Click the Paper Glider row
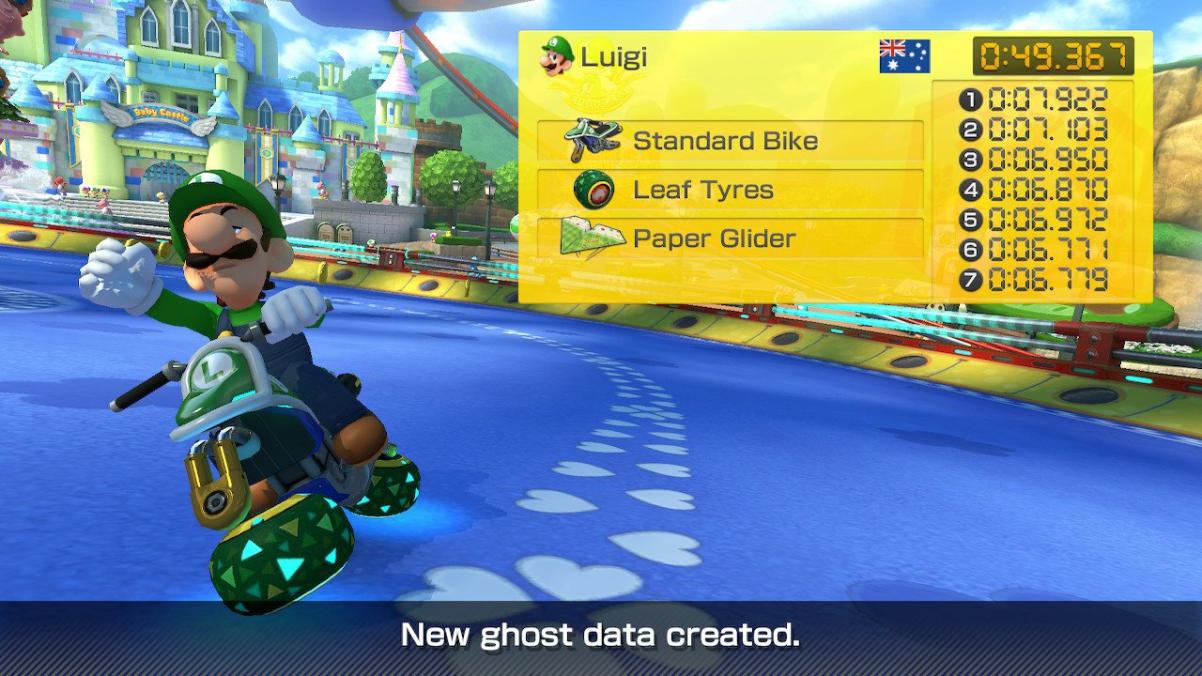 point(730,239)
